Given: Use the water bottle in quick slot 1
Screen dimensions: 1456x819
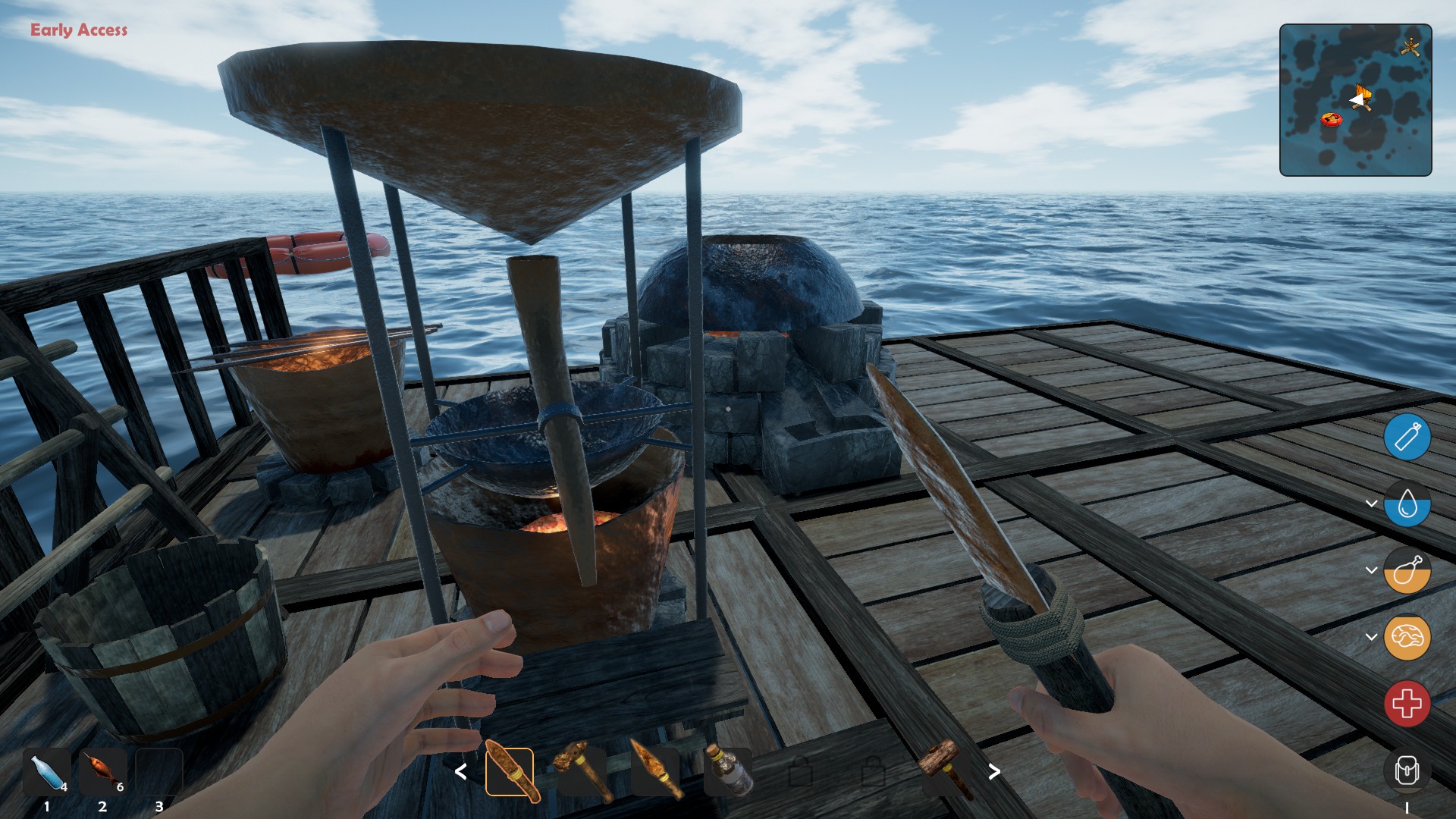Looking at the screenshot, I should click(x=47, y=773).
